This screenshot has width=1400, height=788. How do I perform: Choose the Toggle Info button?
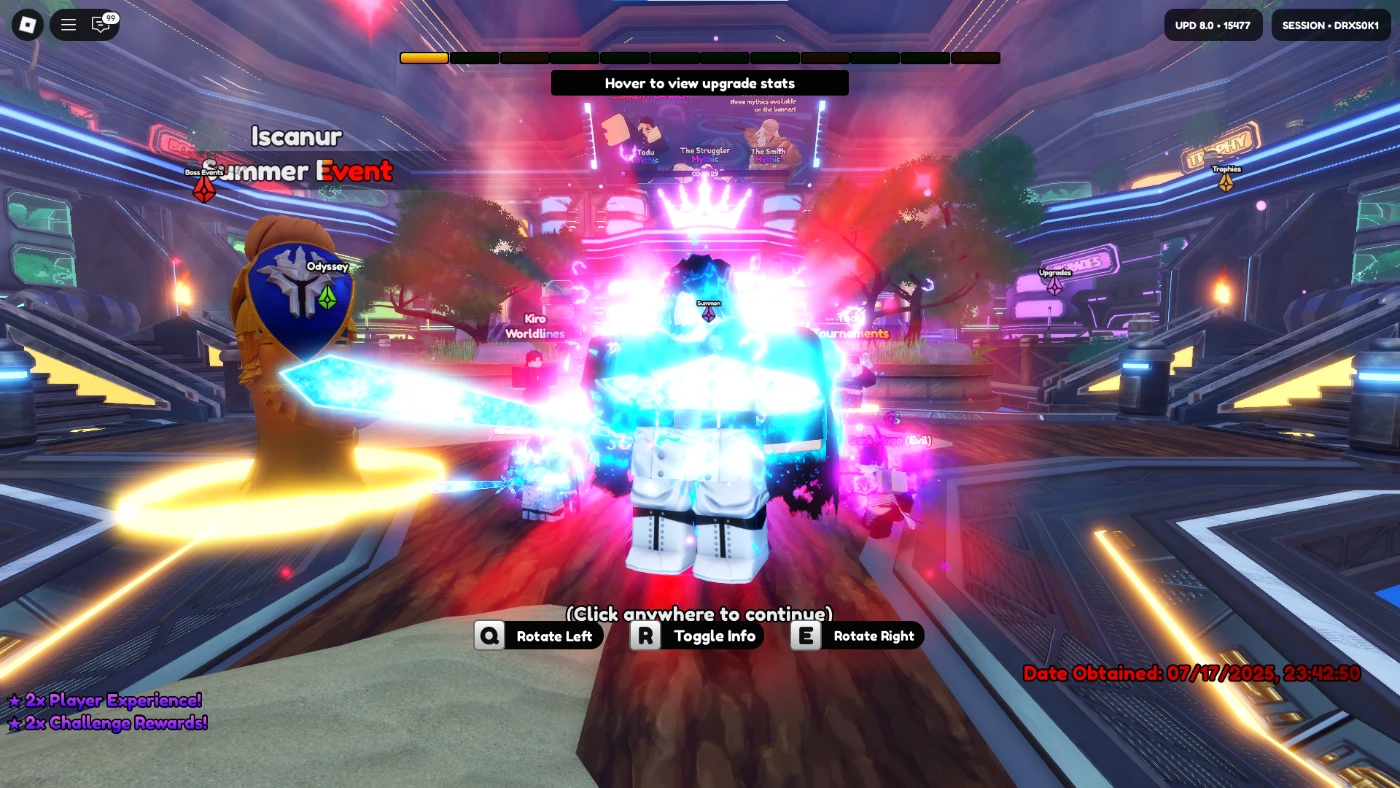click(x=697, y=636)
